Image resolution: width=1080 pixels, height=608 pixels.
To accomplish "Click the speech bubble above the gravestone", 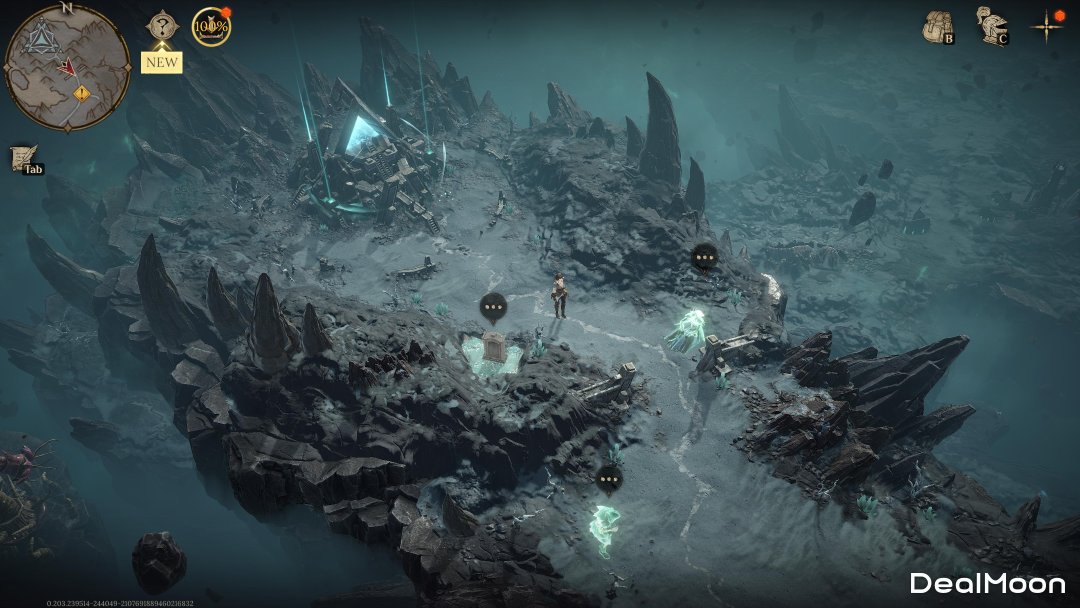I will [493, 306].
